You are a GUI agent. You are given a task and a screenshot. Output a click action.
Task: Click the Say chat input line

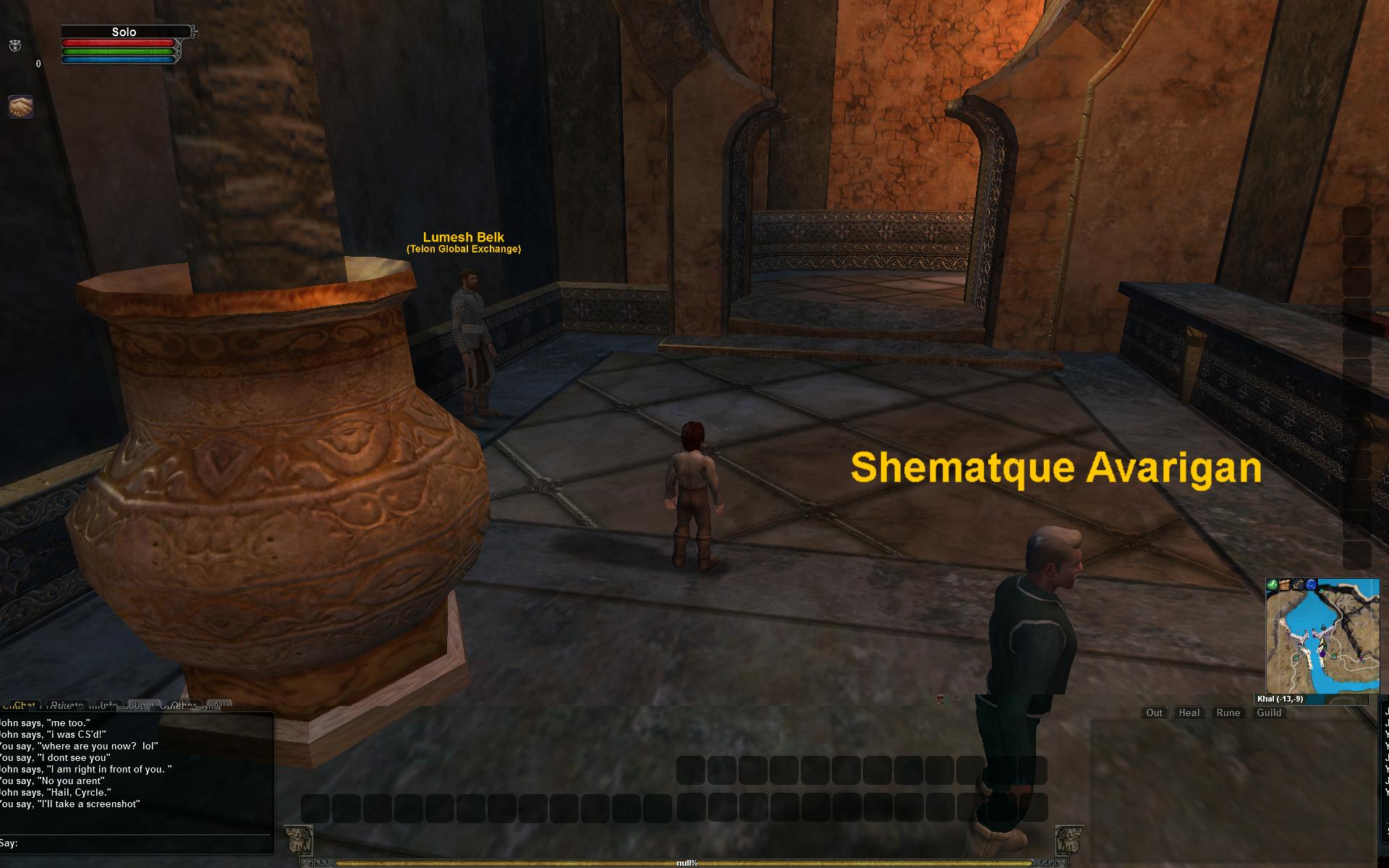(x=137, y=843)
